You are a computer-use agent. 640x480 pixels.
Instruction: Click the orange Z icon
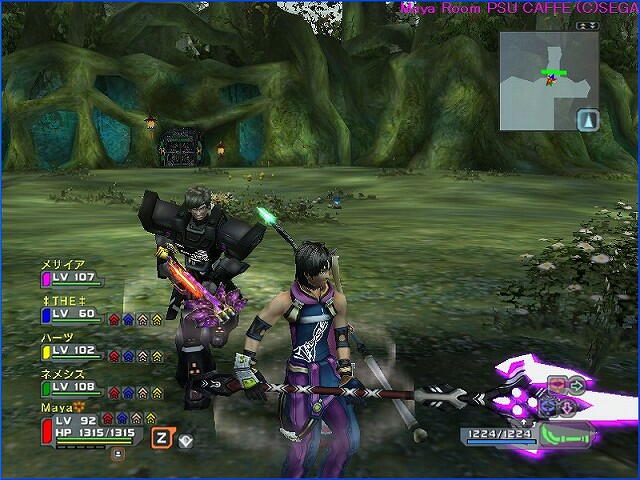coord(159,437)
